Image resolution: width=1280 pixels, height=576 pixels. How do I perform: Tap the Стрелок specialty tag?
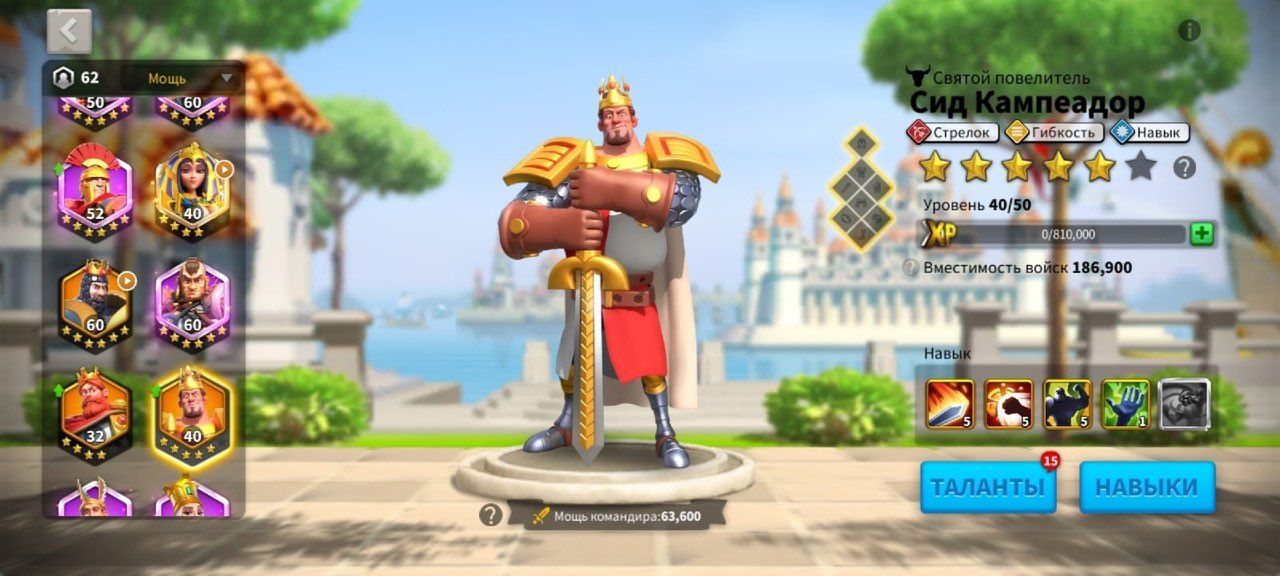(952, 132)
